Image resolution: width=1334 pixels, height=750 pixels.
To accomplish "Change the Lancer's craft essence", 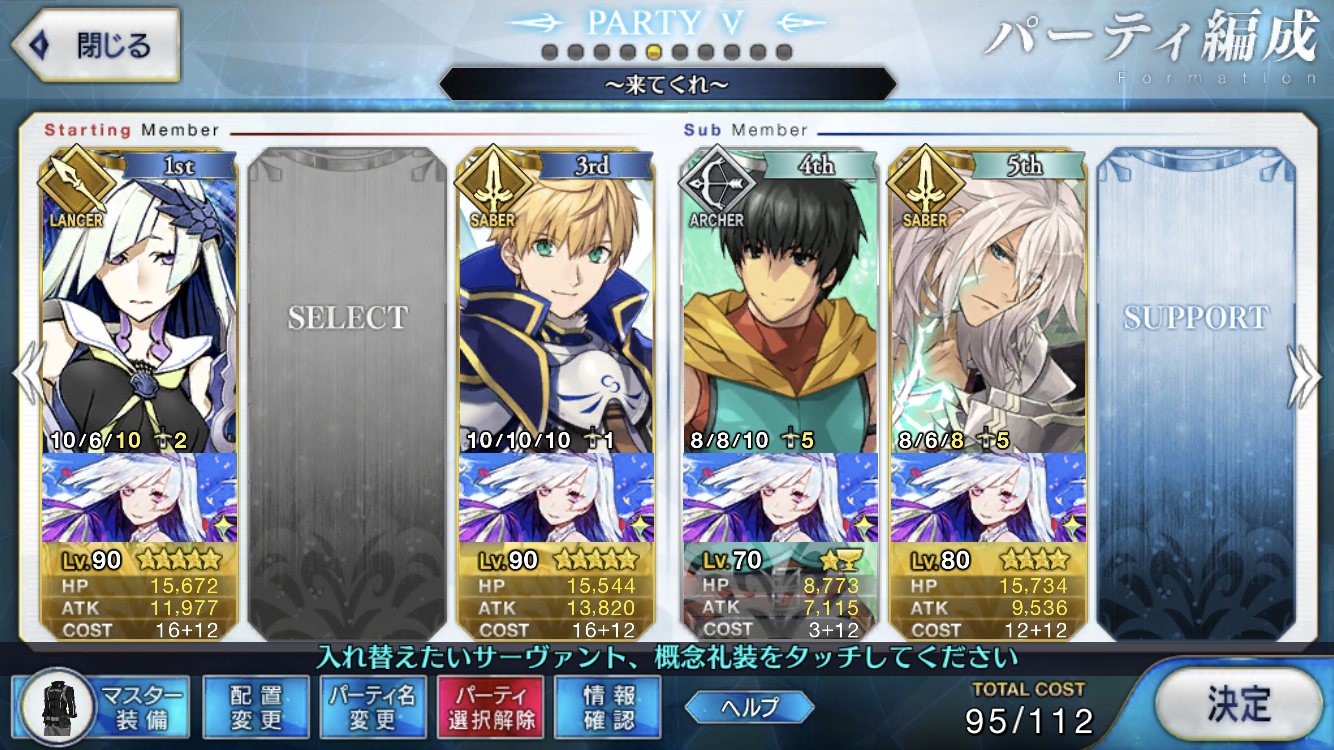I will tap(139, 497).
